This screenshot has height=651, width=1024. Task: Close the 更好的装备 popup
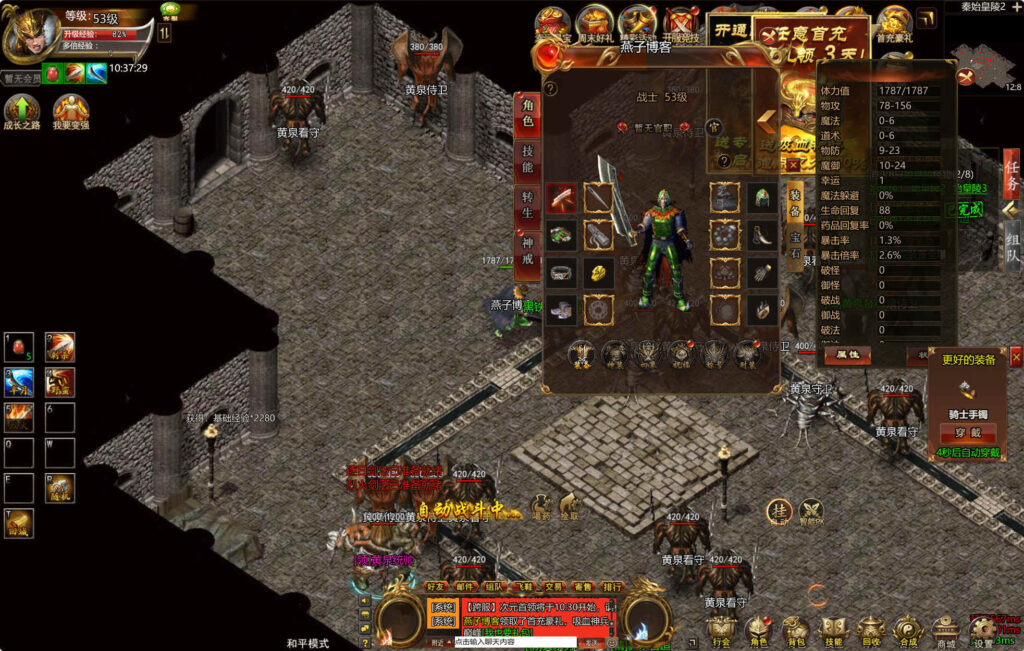[1016, 357]
